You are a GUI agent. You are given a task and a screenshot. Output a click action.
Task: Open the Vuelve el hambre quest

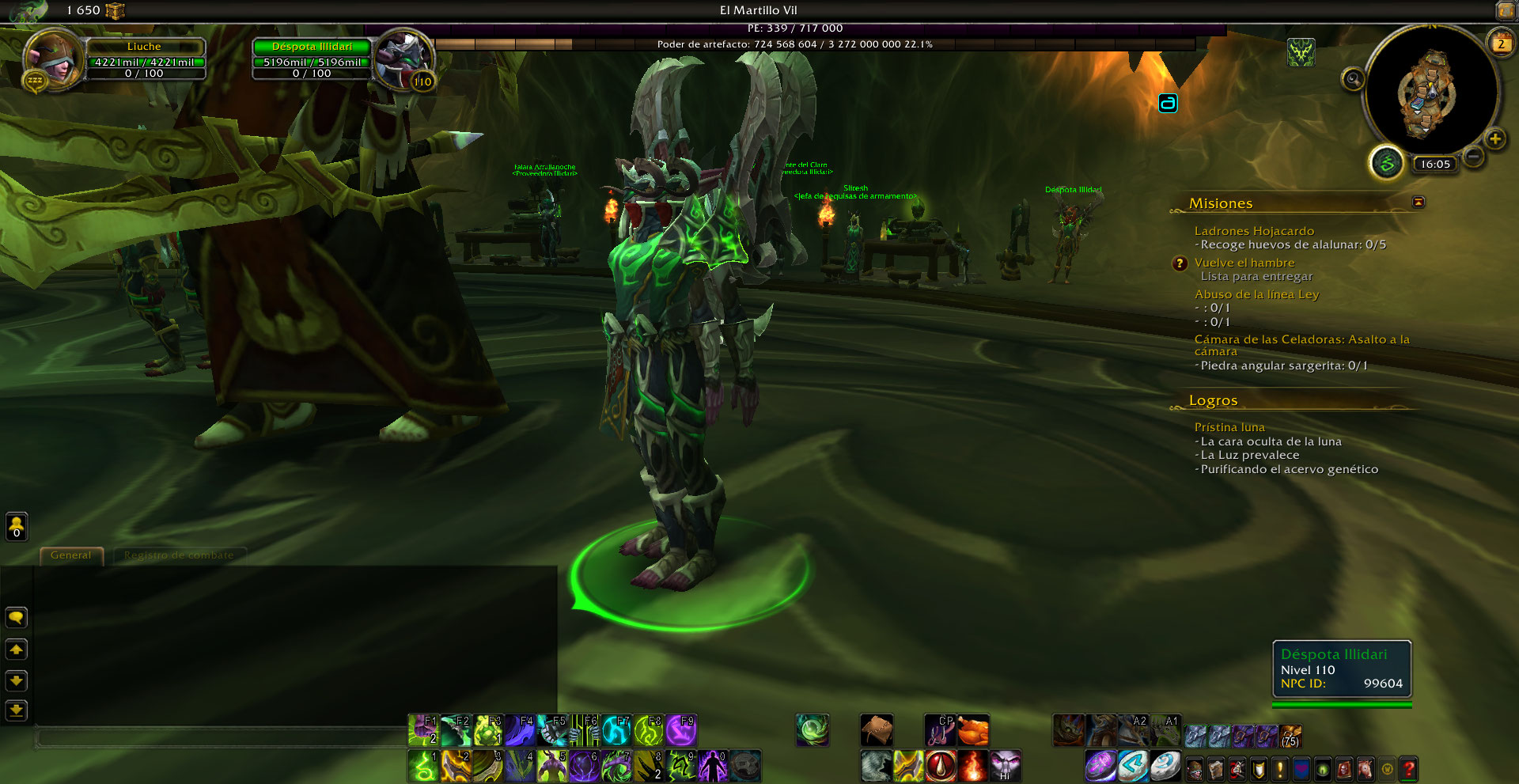click(x=1244, y=263)
